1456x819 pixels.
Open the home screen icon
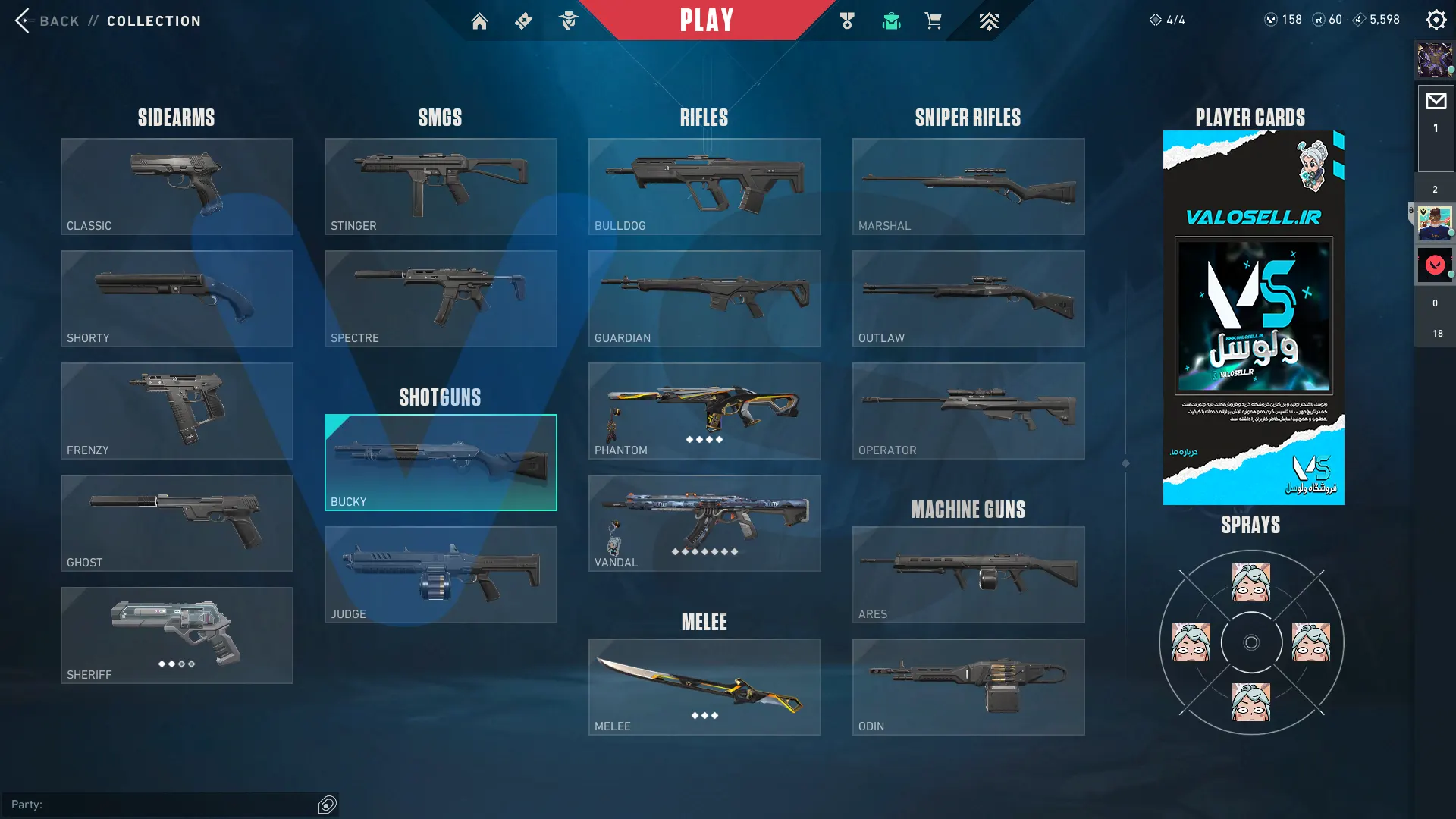point(479,21)
